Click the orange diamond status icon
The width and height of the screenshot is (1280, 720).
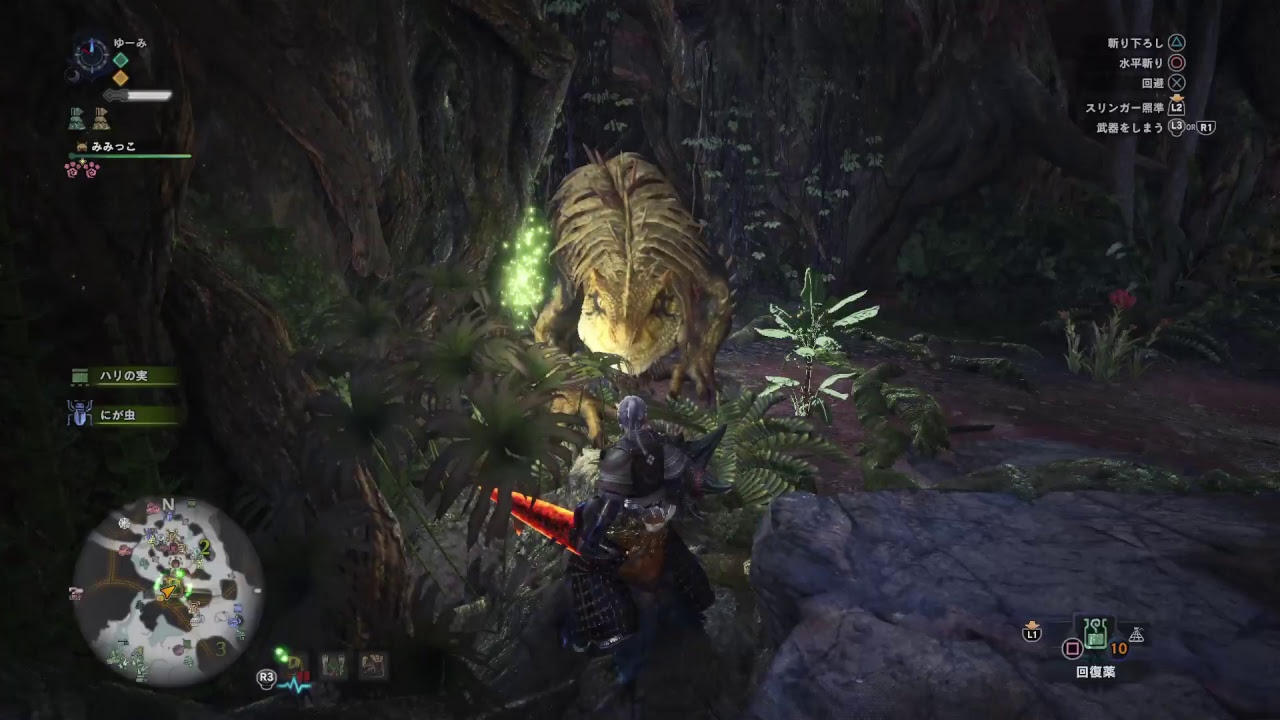[x=120, y=77]
